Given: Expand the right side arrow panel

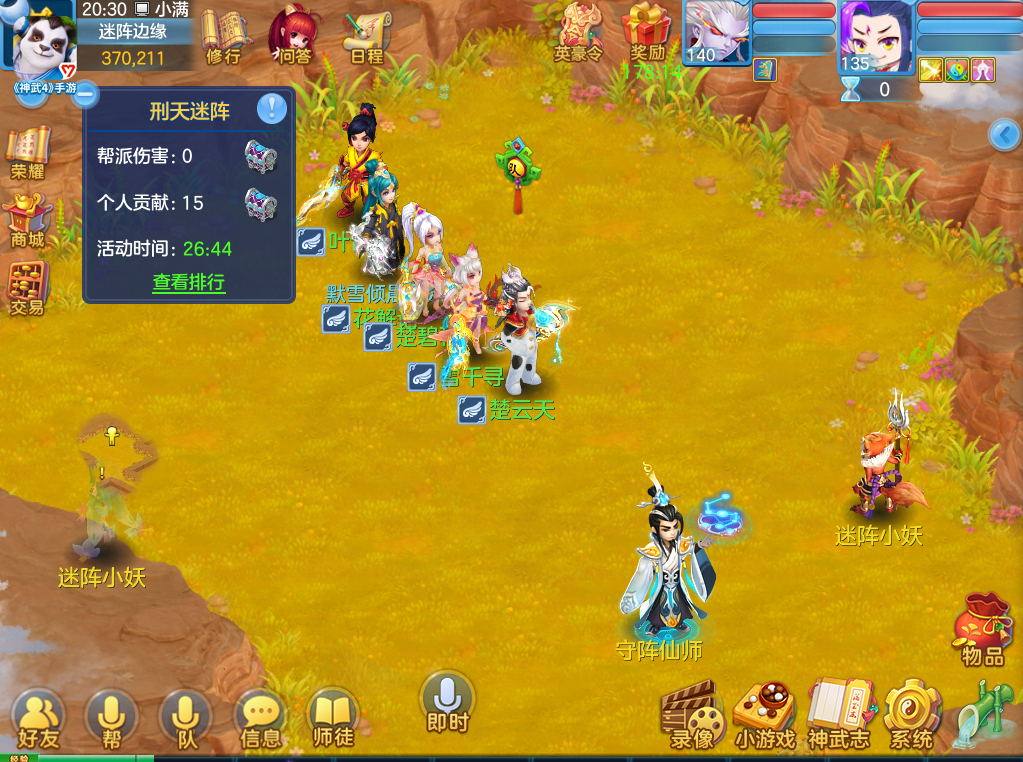Looking at the screenshot, I should tap(1004, 133).
